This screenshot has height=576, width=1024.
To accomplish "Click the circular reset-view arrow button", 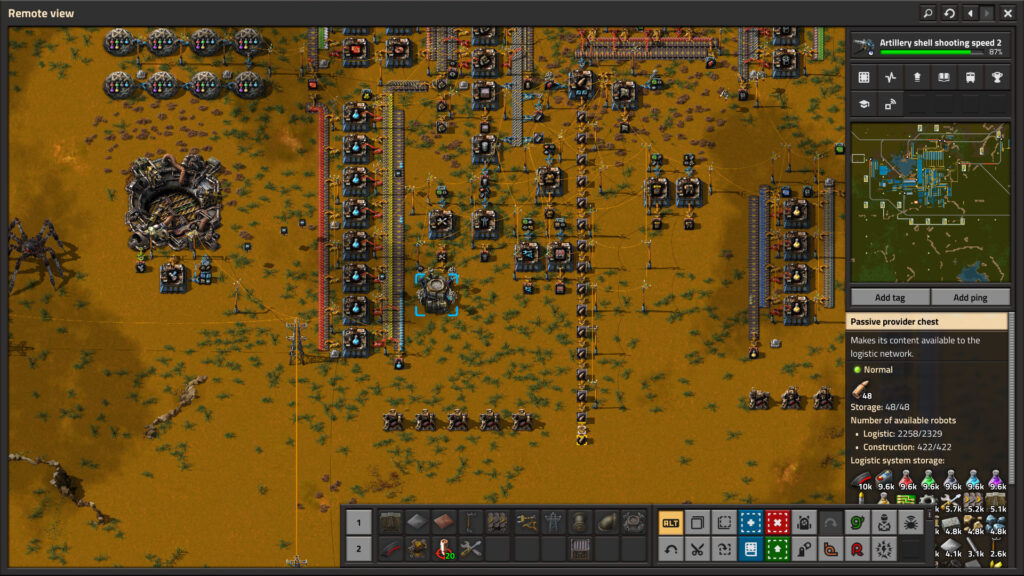I will tap(949, 13).
